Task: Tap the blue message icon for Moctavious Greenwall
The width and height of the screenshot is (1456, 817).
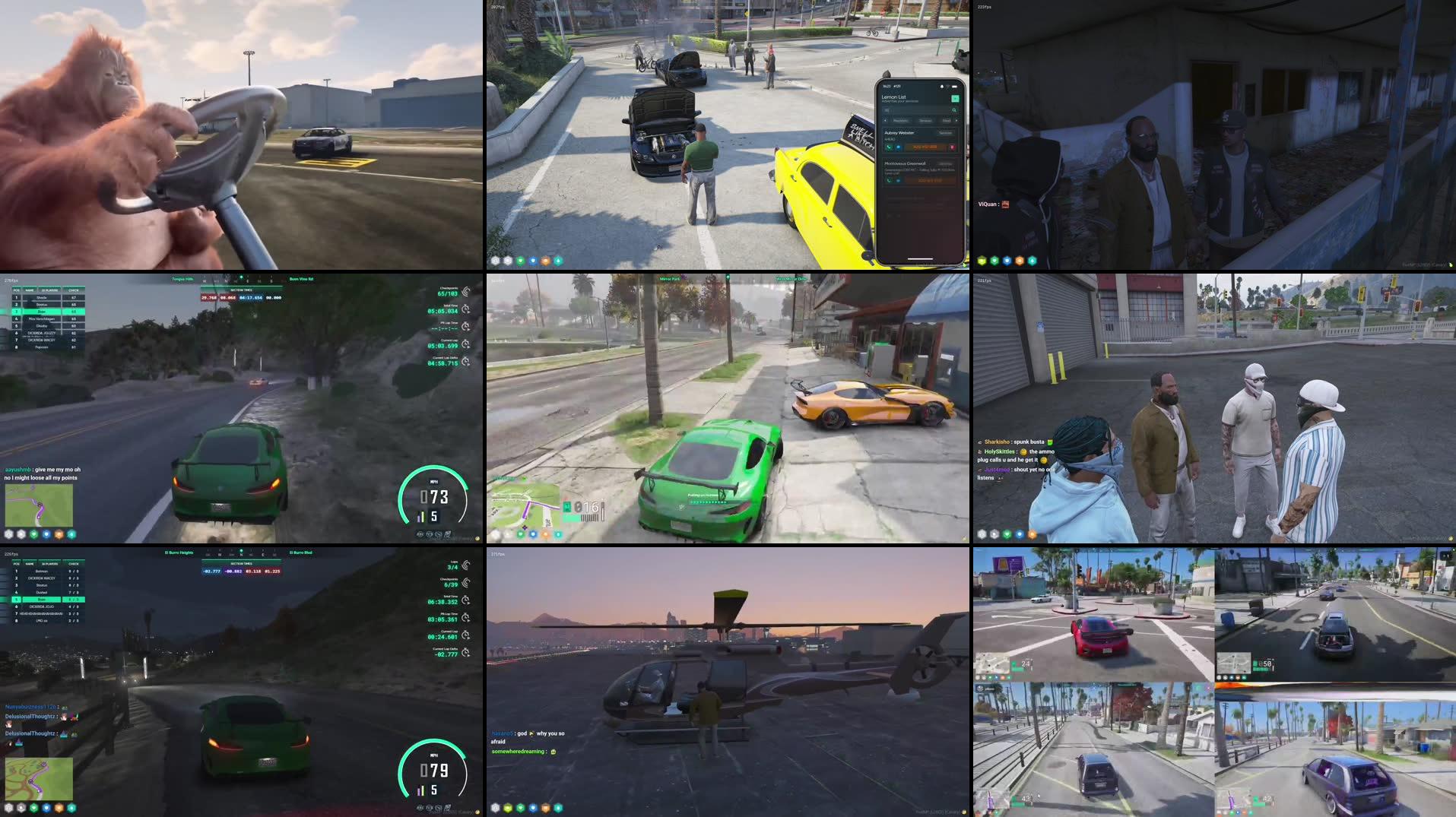Action: [x=896, y=180]
